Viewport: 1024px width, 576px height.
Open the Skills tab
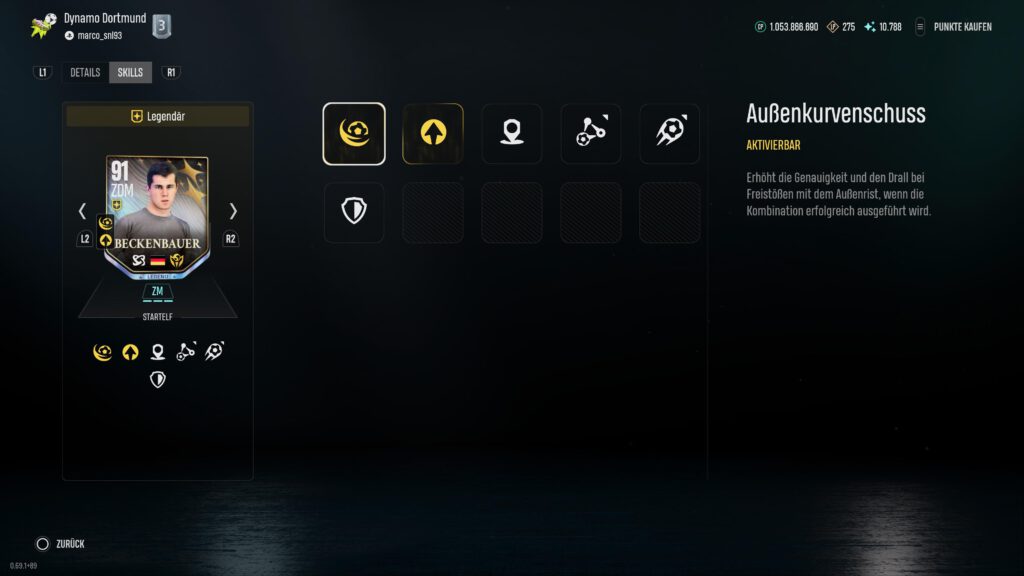click(x=130, y=72)
